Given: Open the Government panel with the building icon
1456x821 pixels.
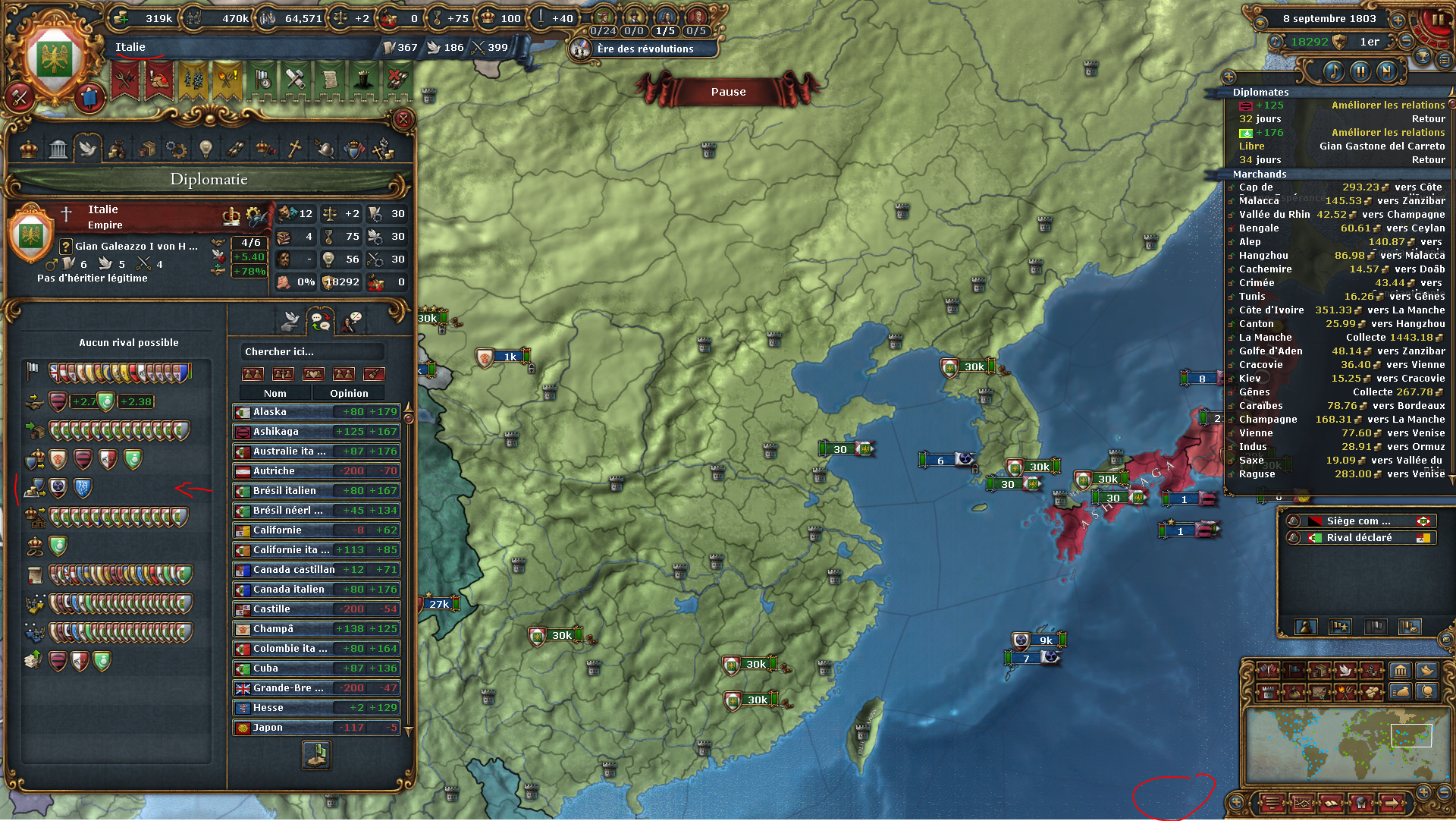Looking at the screenshot, I should tap(58, 149).
